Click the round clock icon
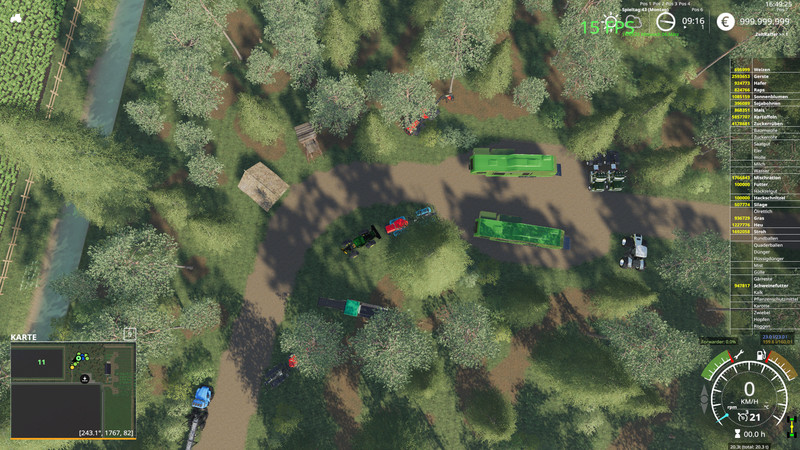This screenshot has height=450, width=800. pyautogui.click(x=666, y=20)
